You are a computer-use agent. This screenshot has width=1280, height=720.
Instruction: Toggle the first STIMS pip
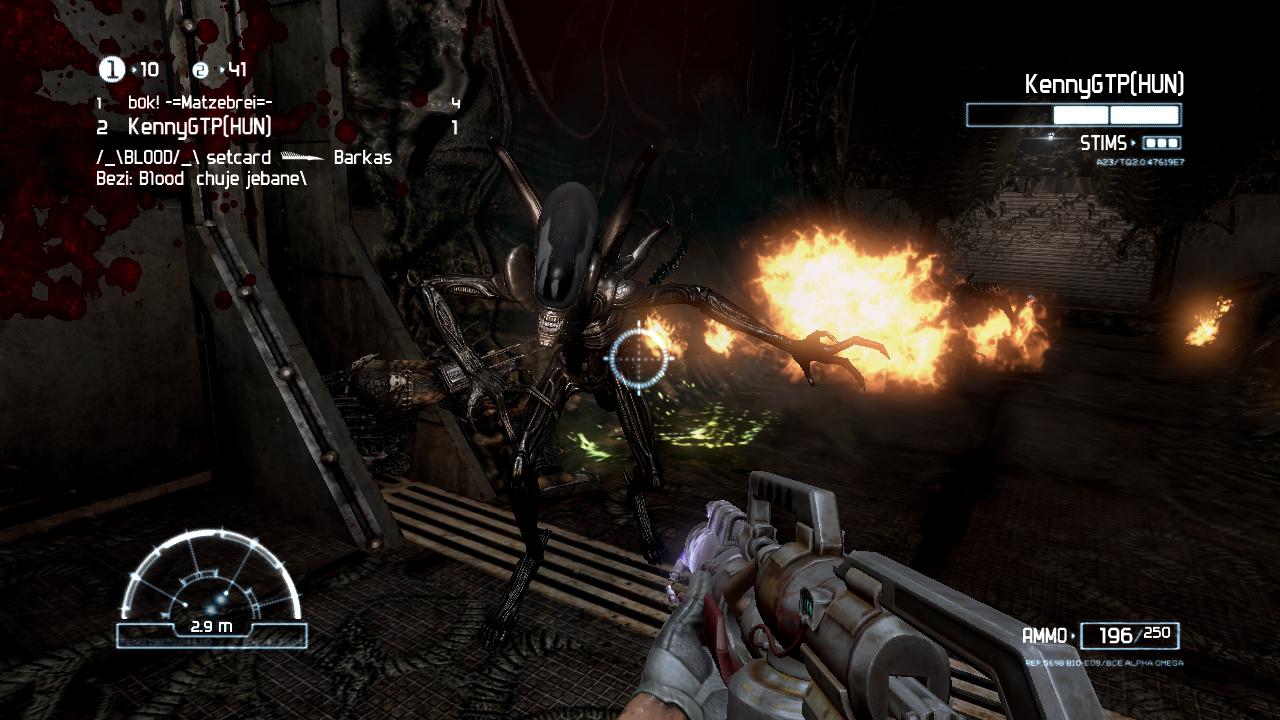(x=1149, y=143)
